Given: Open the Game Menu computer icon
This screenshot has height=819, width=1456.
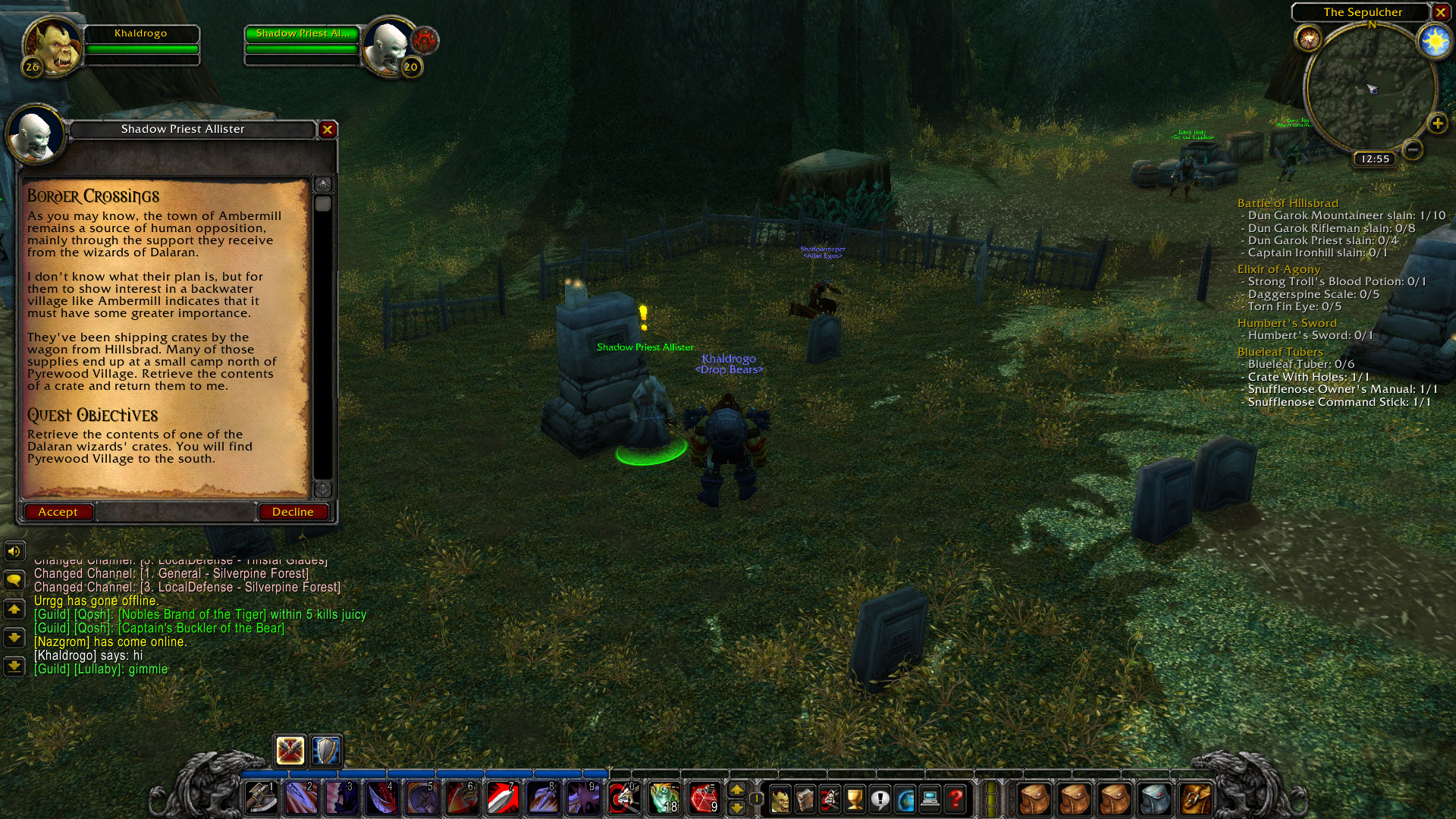Looking at the screenshot, I should (x=930, y=796).
